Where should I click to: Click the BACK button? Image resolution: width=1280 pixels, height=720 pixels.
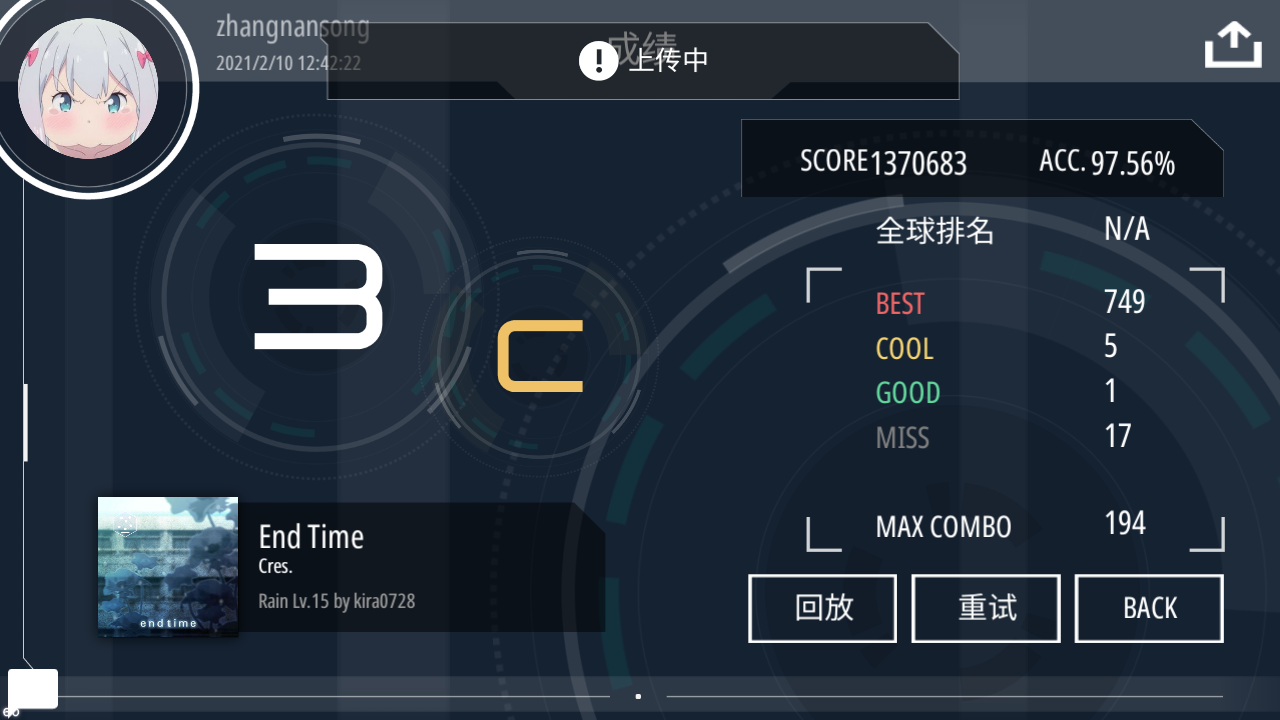pos(1148,608)
